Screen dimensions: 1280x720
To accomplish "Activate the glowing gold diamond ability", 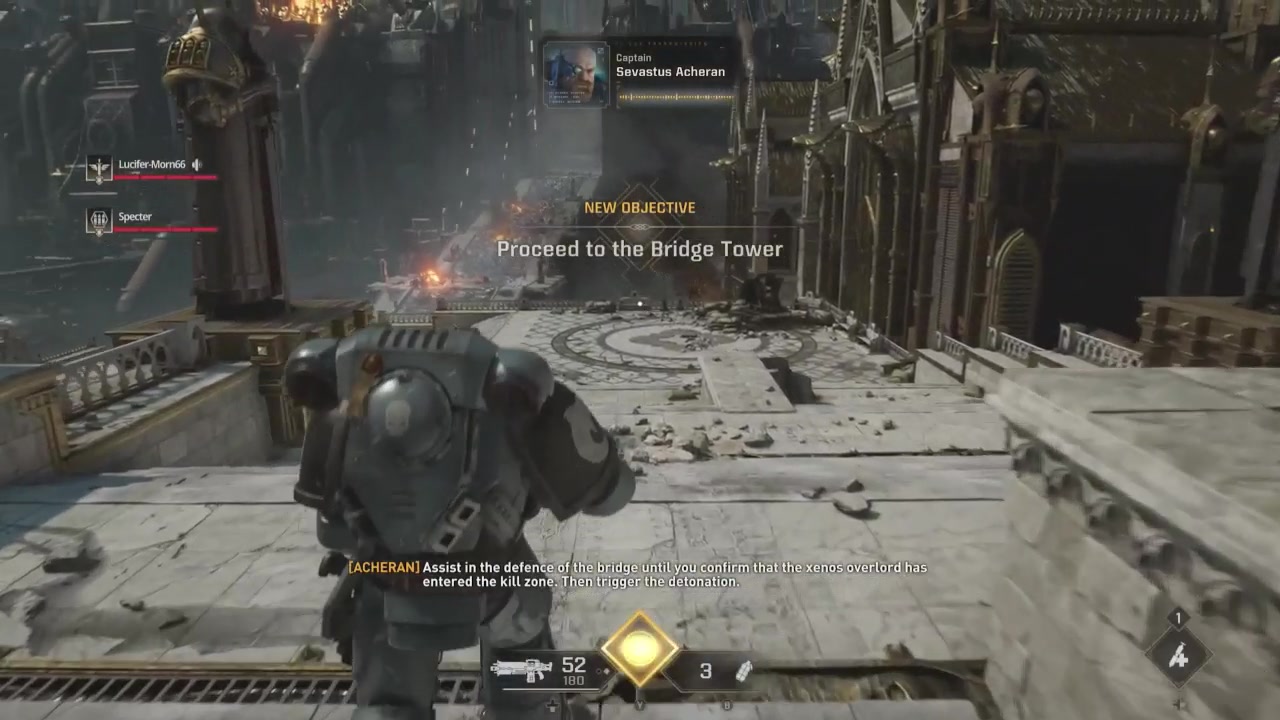I will pos(639,650).
